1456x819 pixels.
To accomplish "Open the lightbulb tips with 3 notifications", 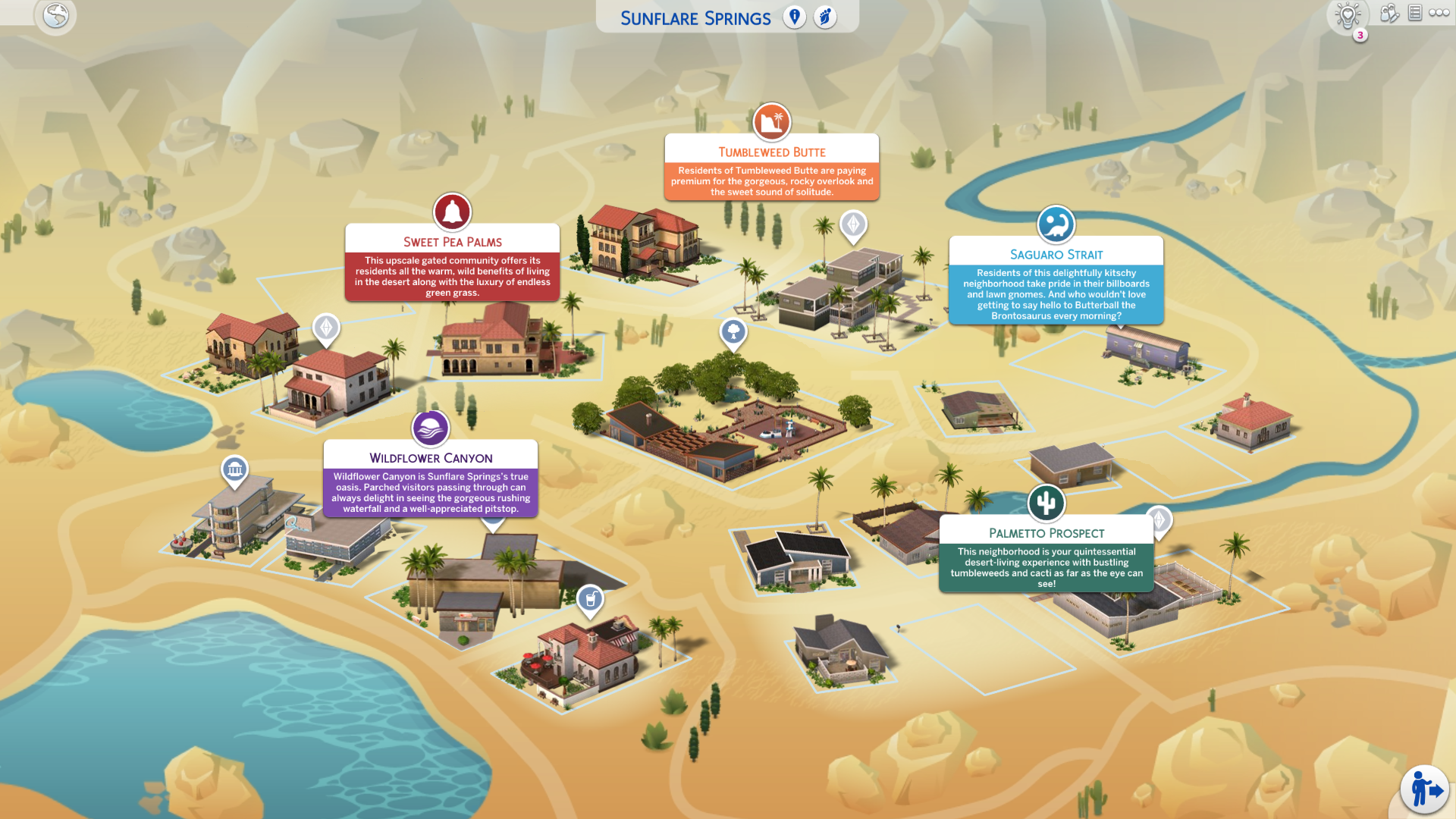I will 1348,15.
